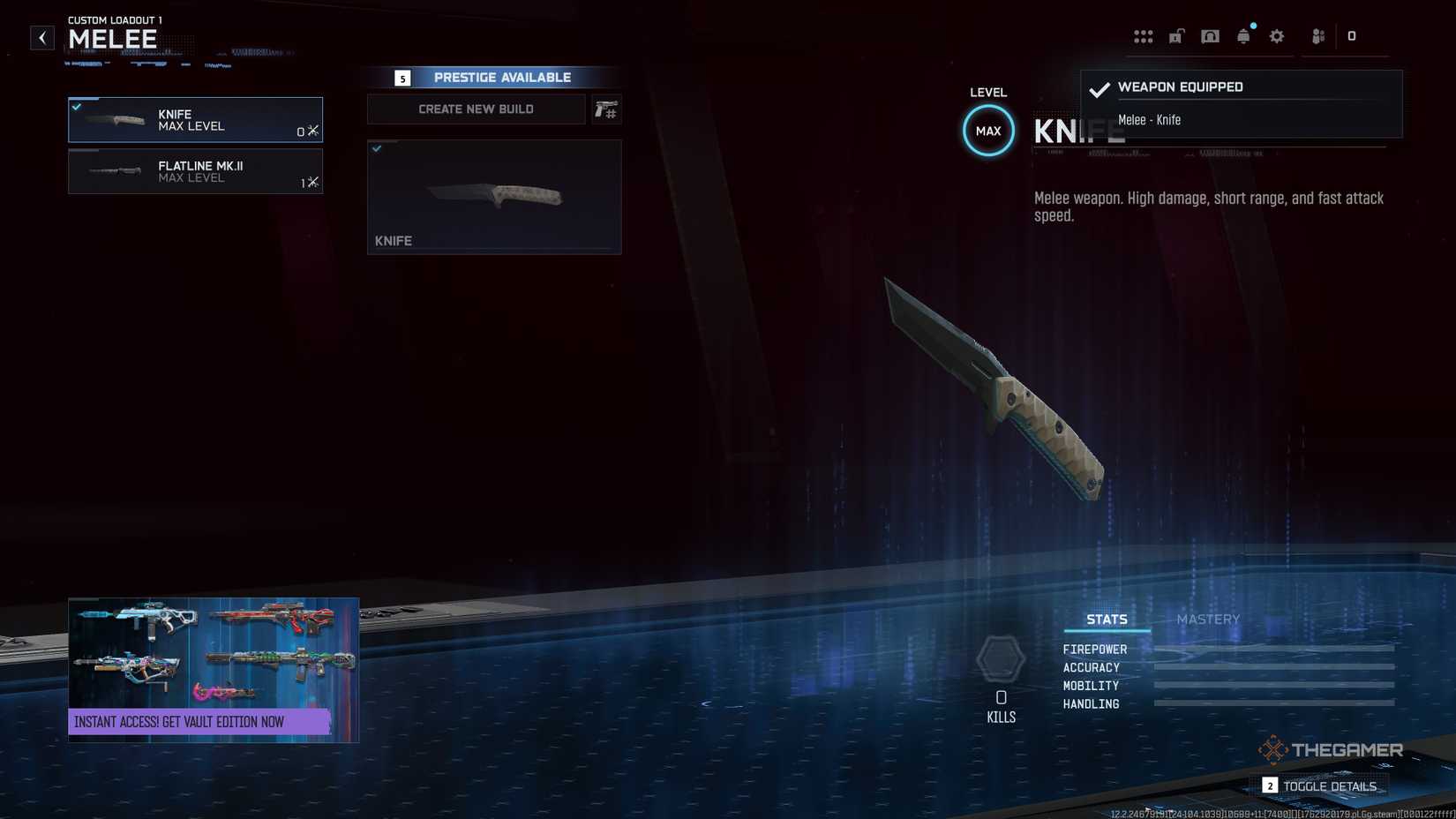The height and width of the screenshot is (819, 1456).
Task: Open the notifications bell icon
Action: (x=1243, y=36)
